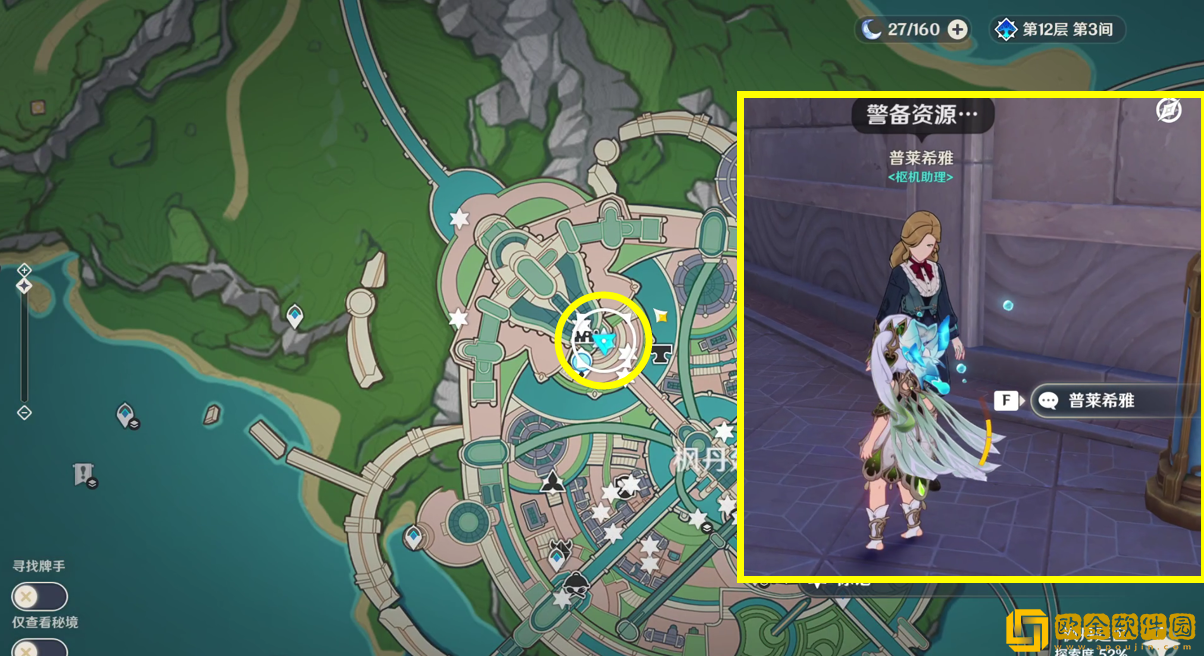Zoom in the map with the plus button
The image size is (1204, 656).
tap(24, 270)
